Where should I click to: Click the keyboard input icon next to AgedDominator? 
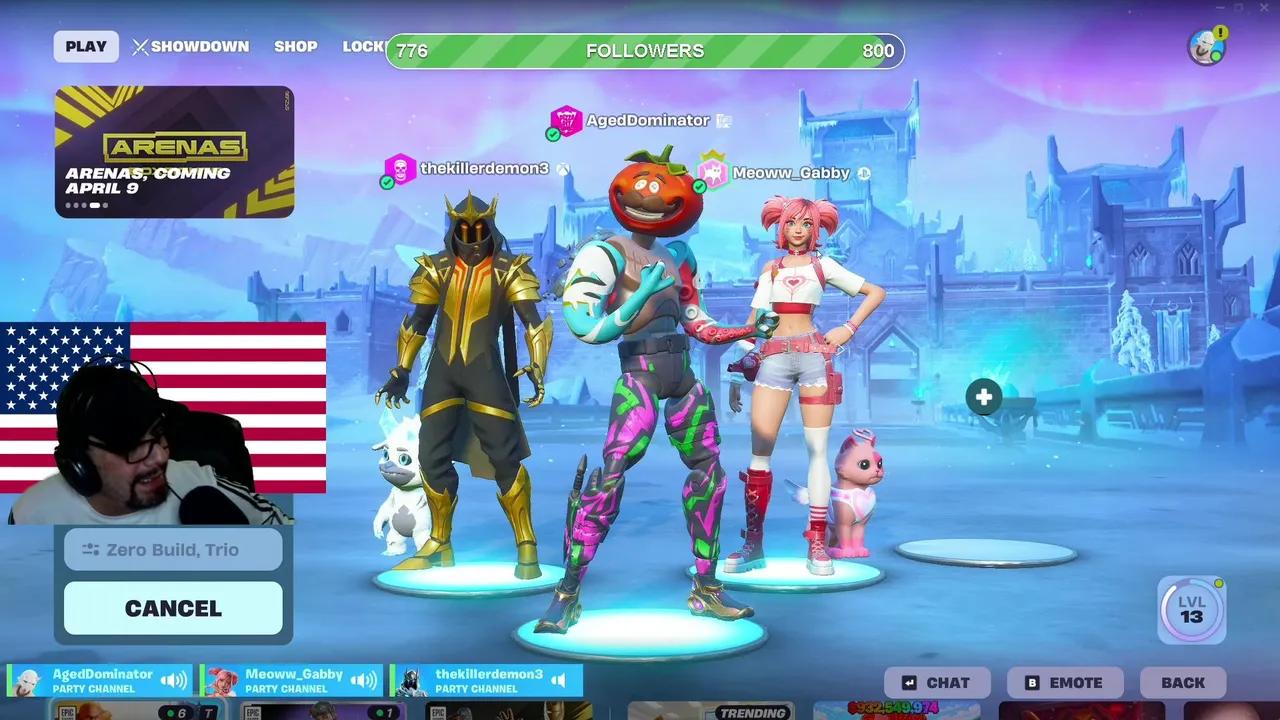point(722,120)
